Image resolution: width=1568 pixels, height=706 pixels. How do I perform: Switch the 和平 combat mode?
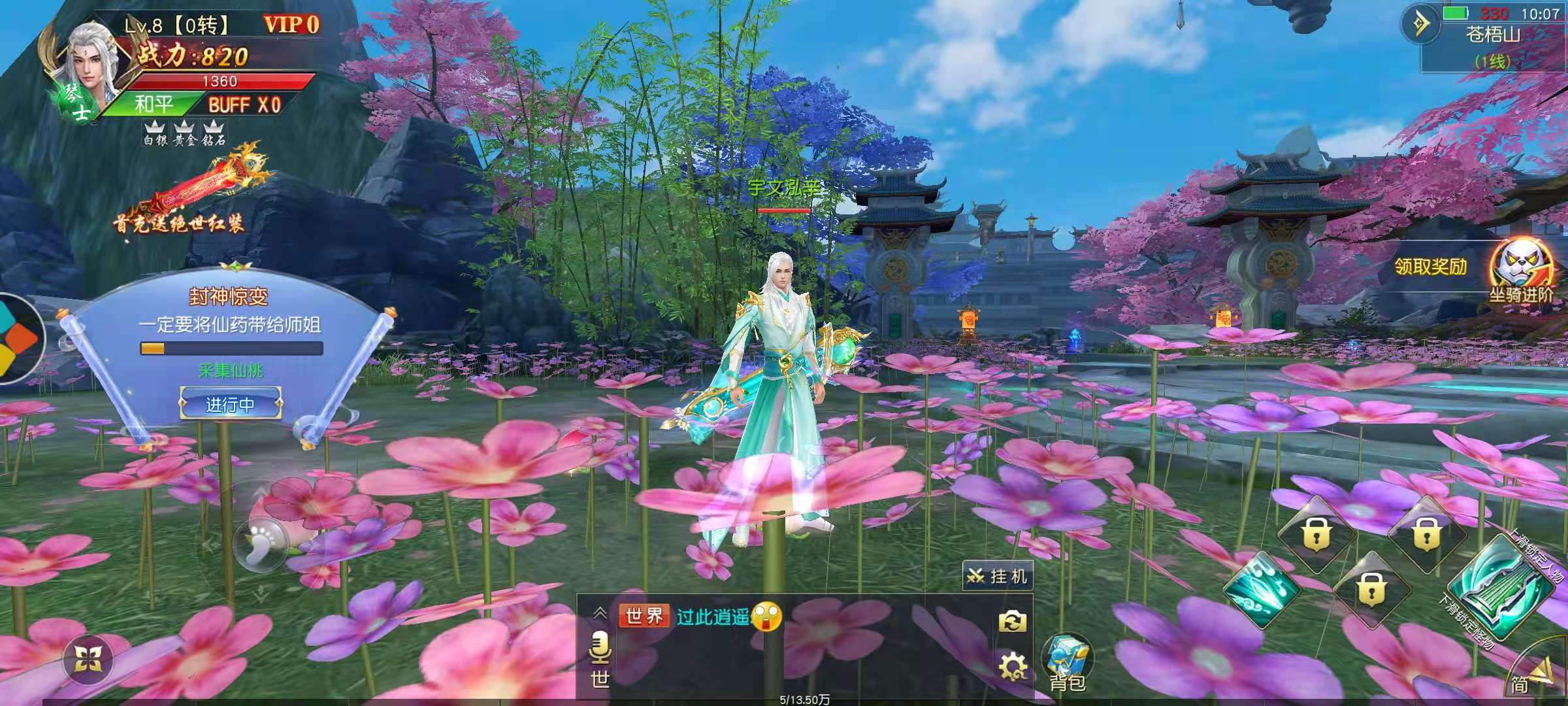coord(154,105)
